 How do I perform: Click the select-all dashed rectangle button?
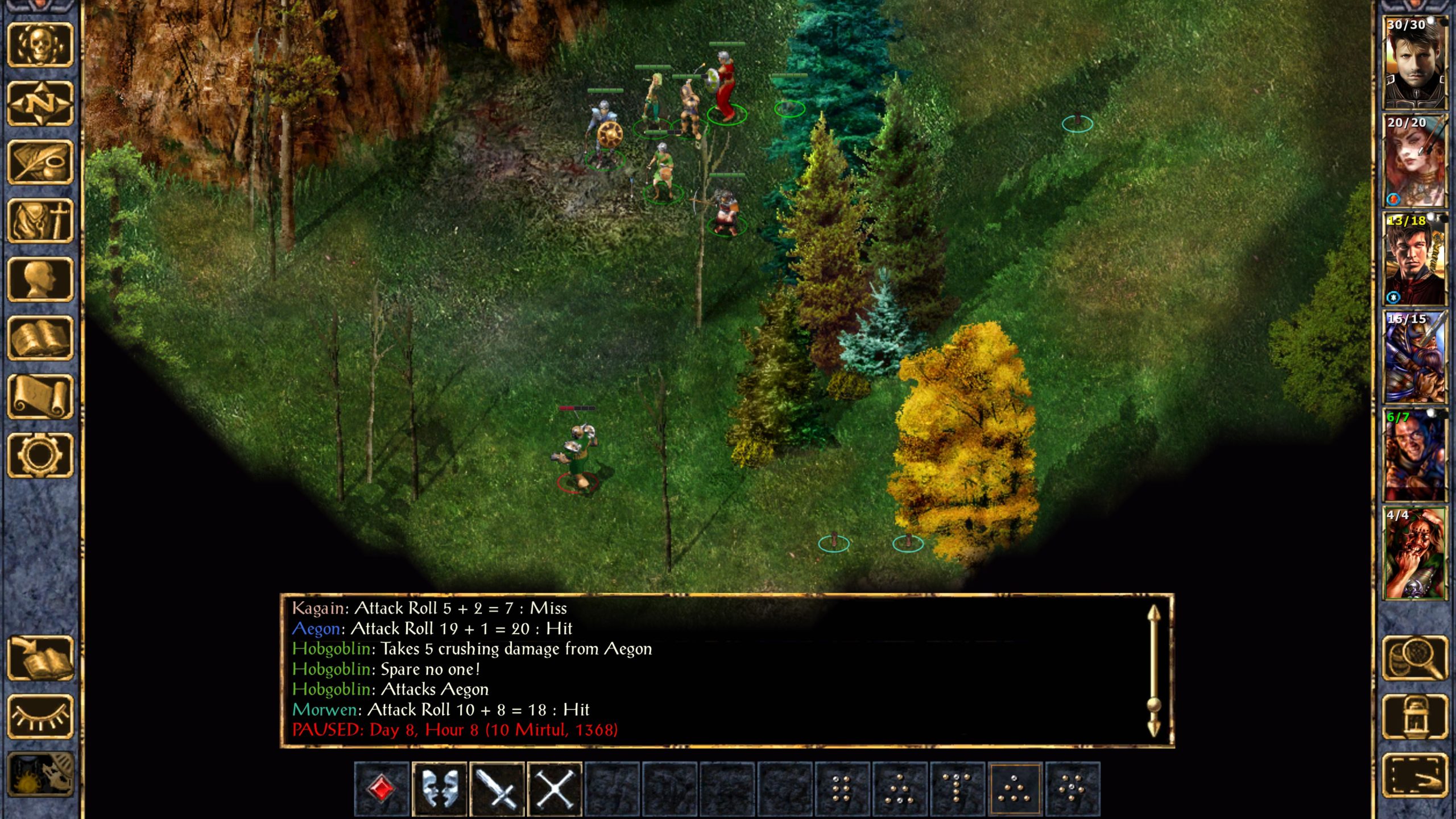tap(1414, 775)
